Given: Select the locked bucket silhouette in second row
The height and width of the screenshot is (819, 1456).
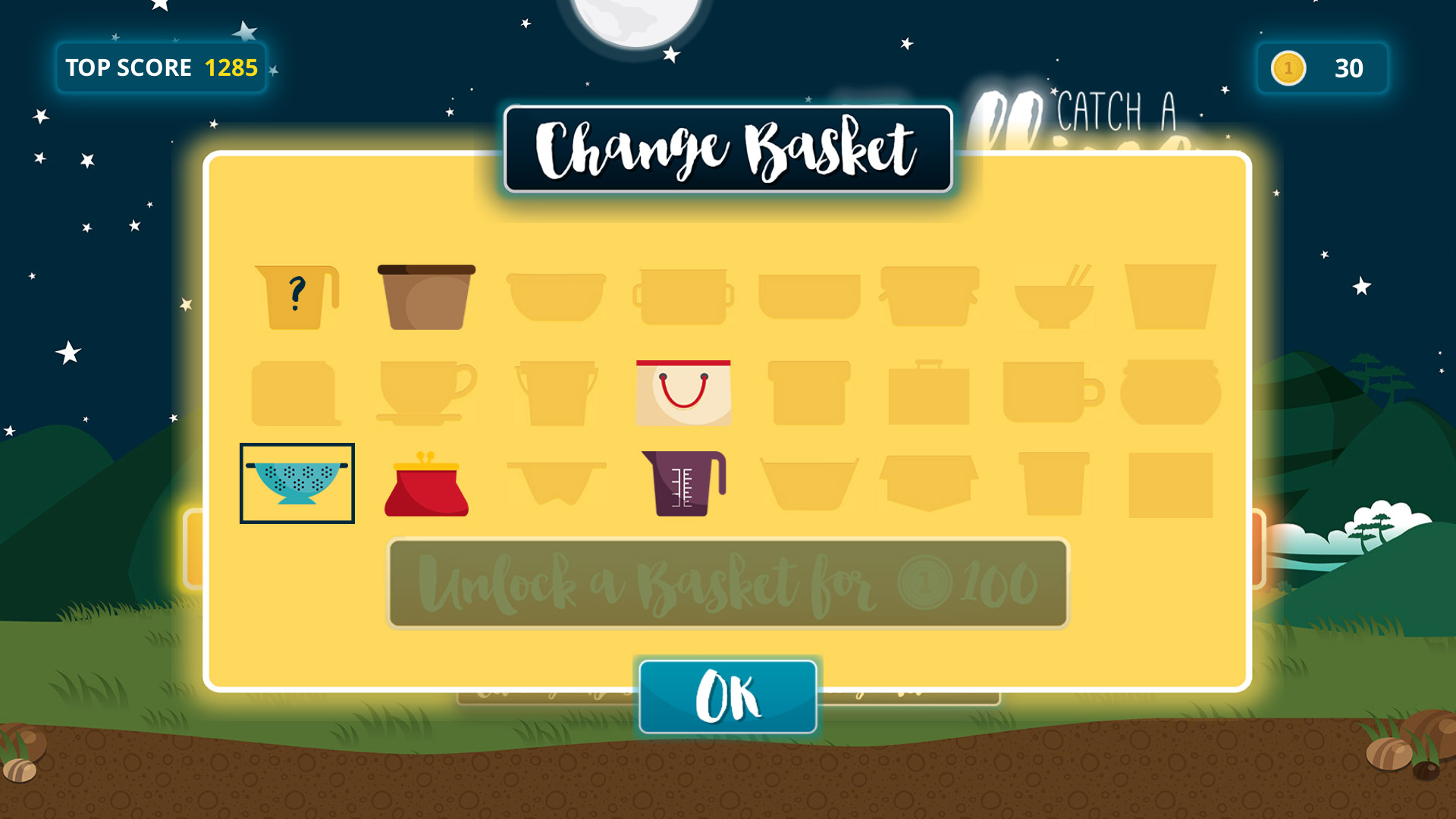Looking at the screenshot, I should pos(557,391).
